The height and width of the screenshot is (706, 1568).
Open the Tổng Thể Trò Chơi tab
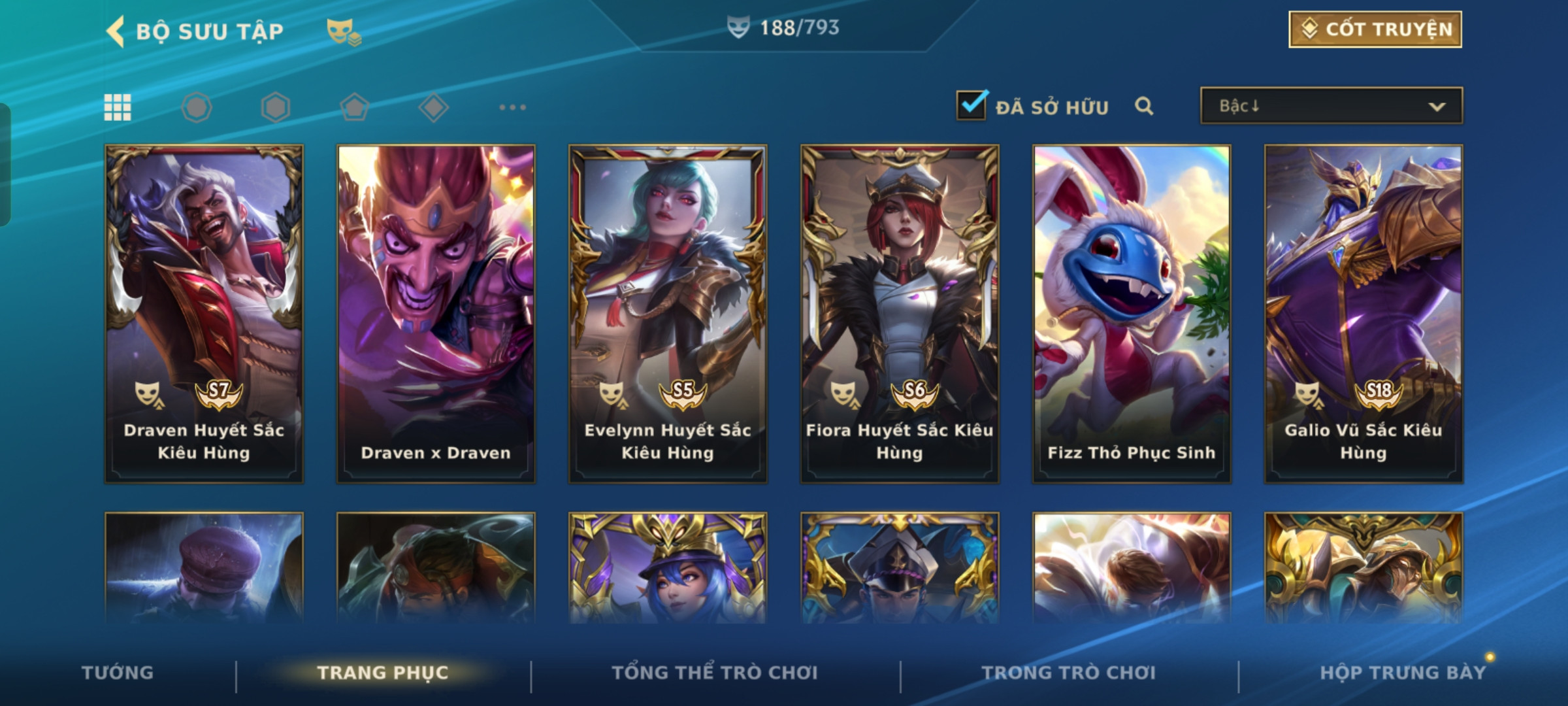[x=715, y=673]
